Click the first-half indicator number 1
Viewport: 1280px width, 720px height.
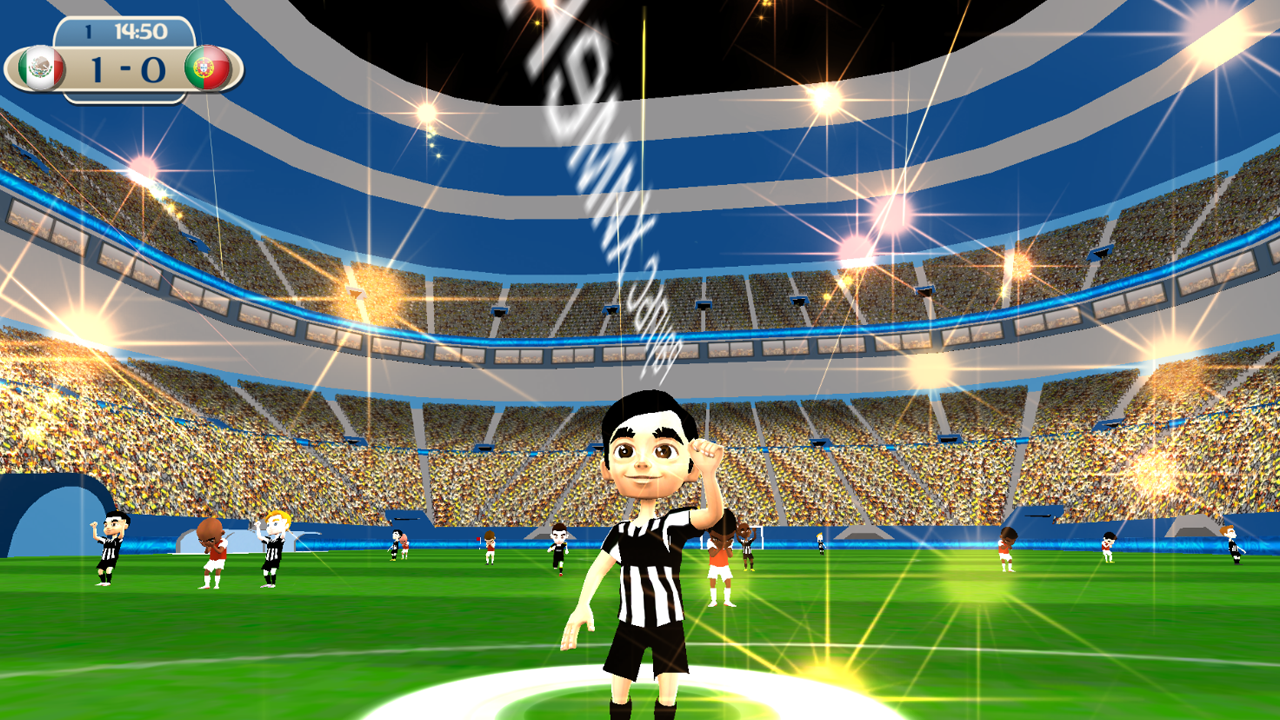coord(88,33)
